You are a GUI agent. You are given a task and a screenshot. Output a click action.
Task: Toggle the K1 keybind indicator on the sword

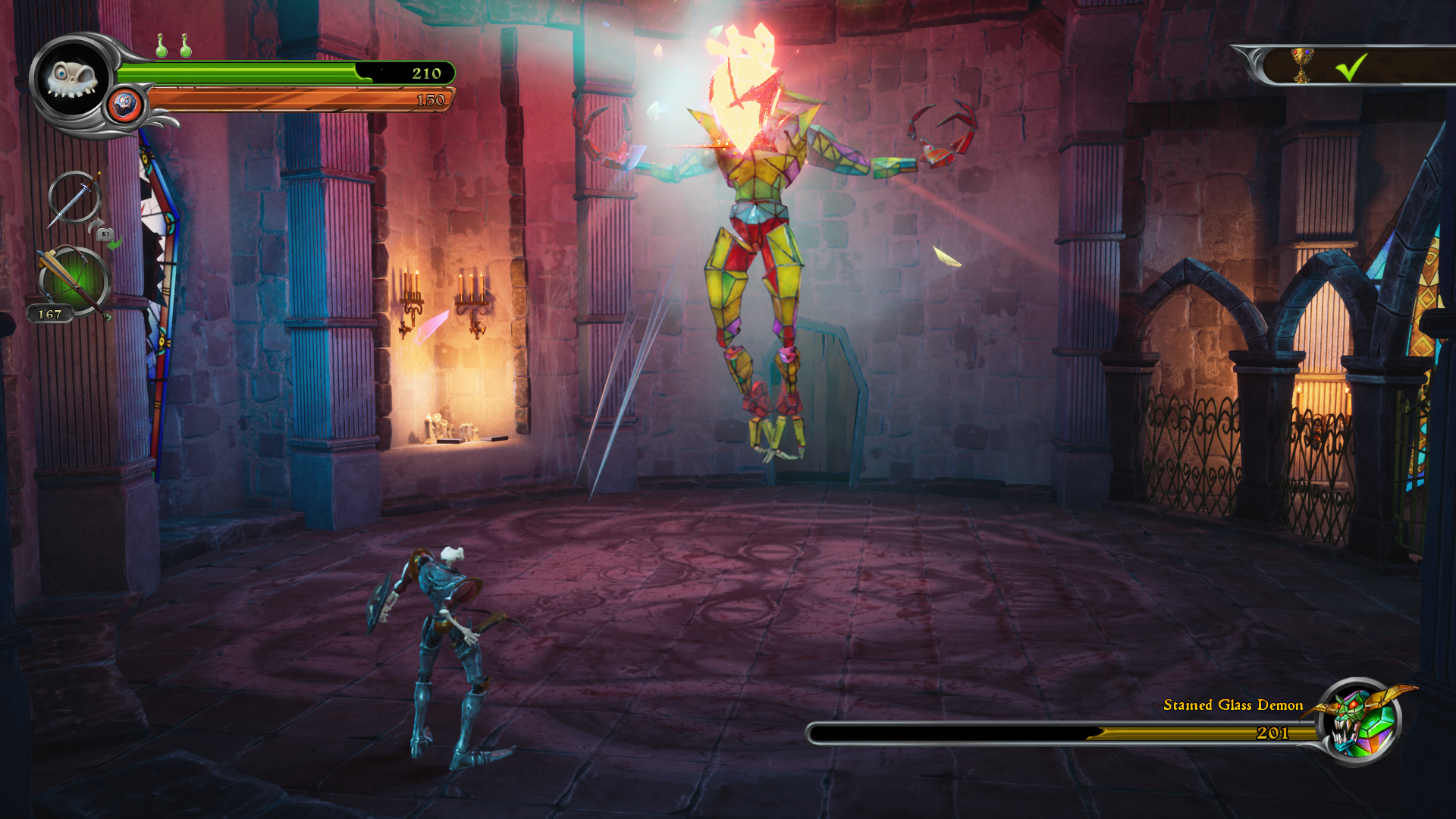coord(104,236)
